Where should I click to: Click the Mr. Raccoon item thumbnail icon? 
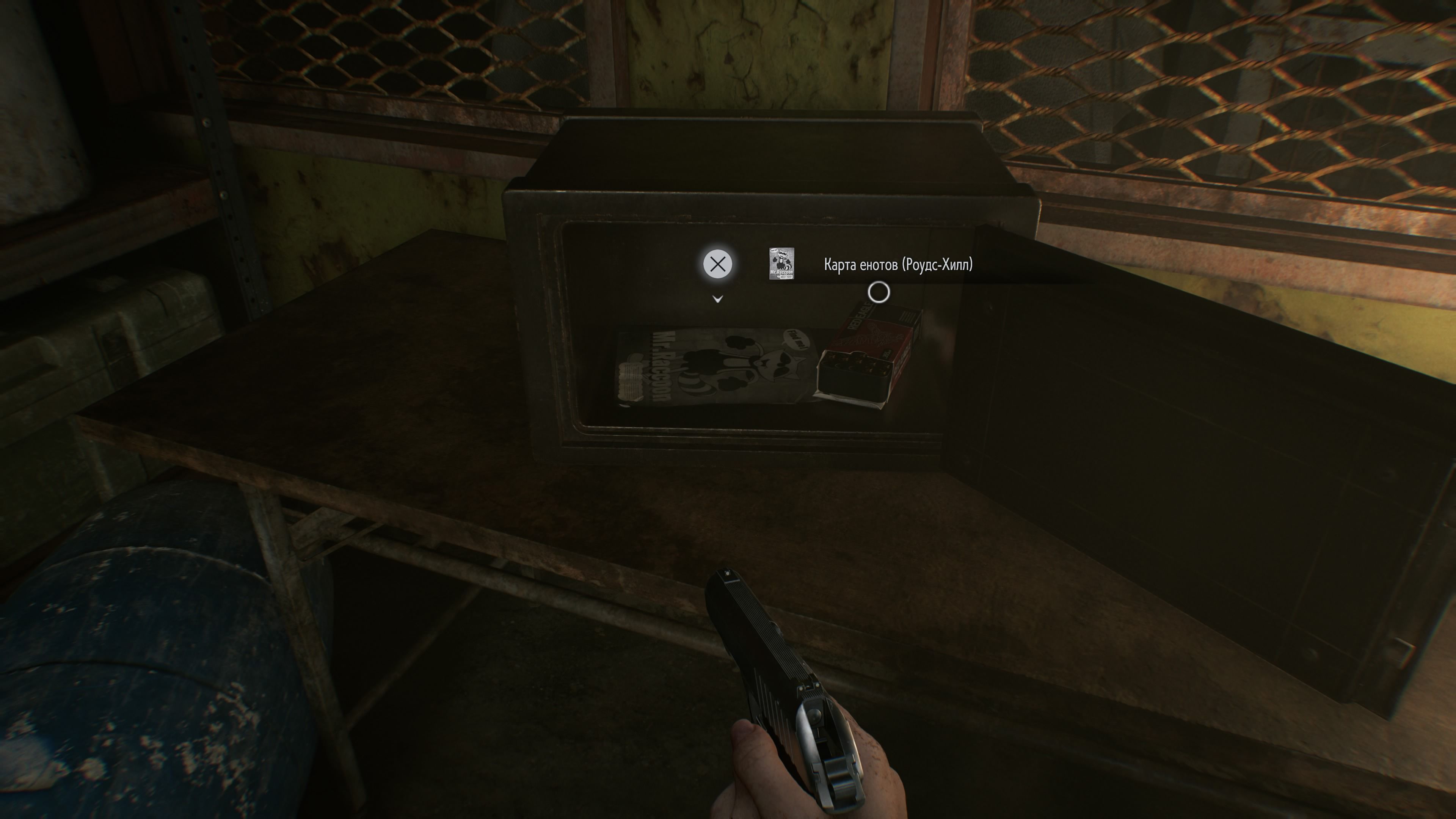782,264
